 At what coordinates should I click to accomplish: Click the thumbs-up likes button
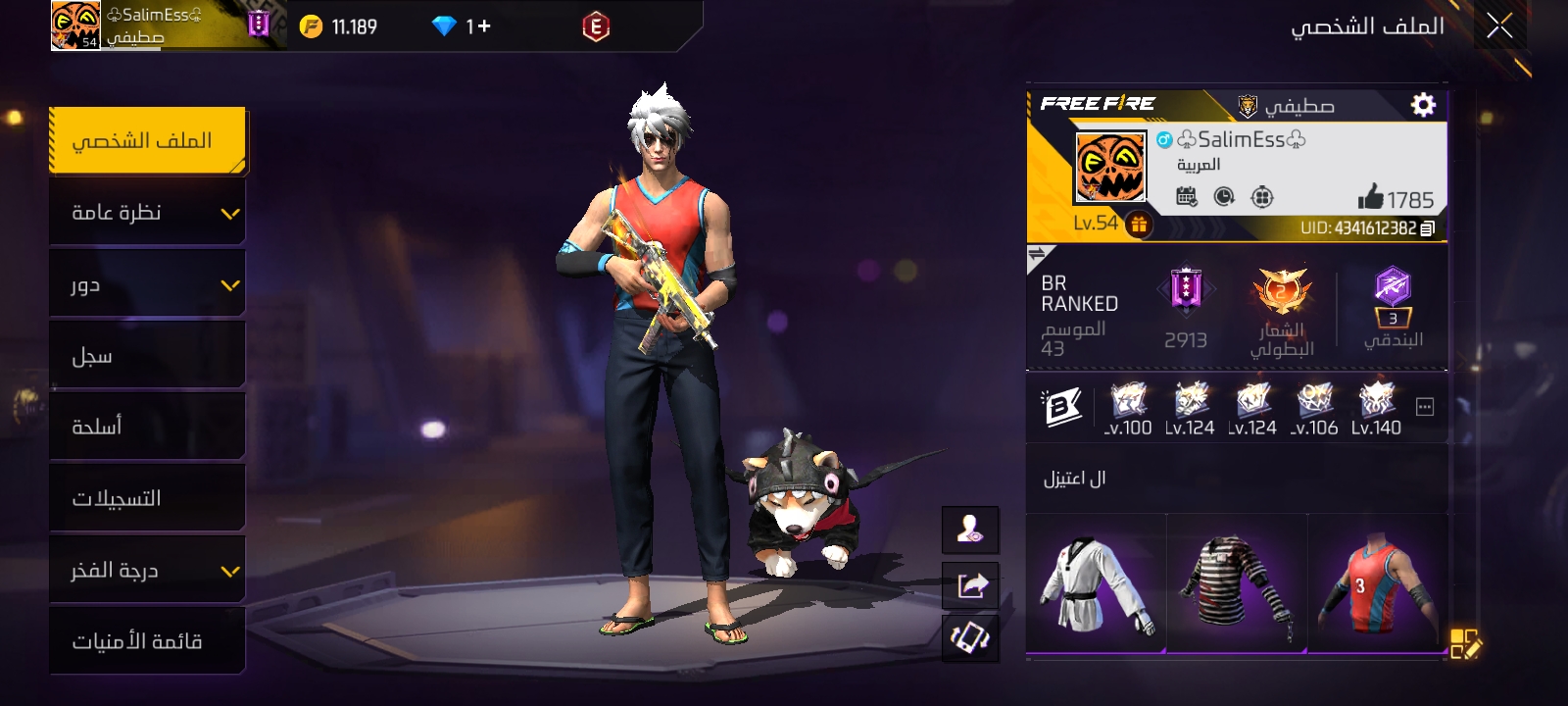click(x=1370, y=198)
